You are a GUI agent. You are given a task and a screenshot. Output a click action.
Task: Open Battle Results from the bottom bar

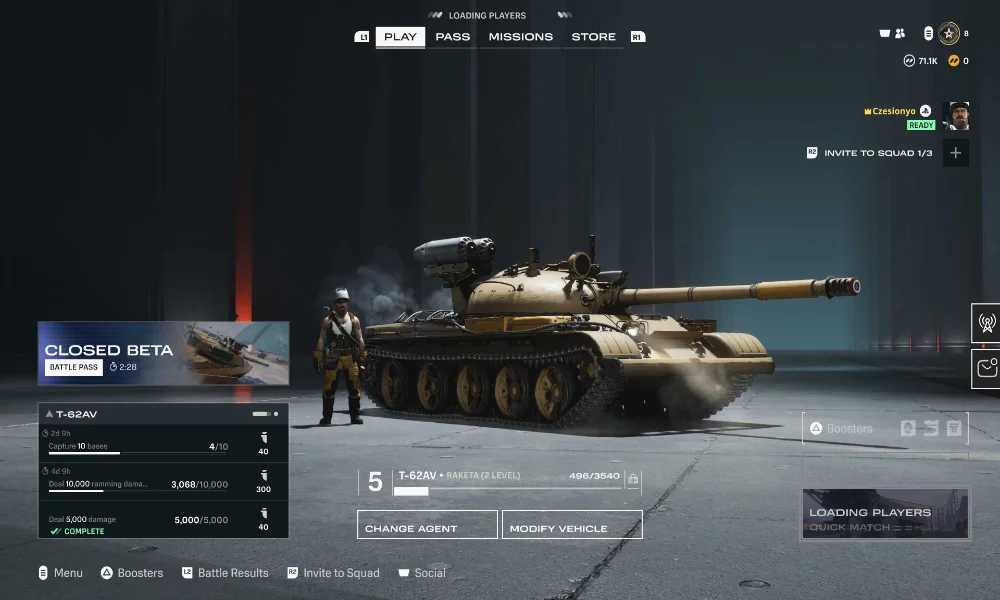pos(232,573)
